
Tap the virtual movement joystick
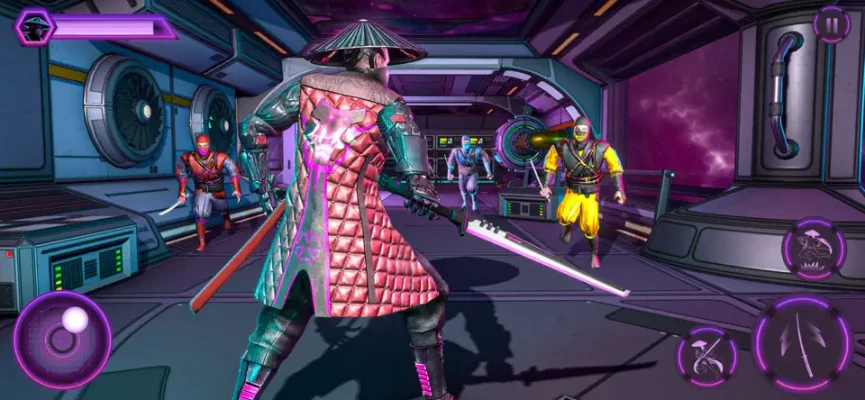62,339
